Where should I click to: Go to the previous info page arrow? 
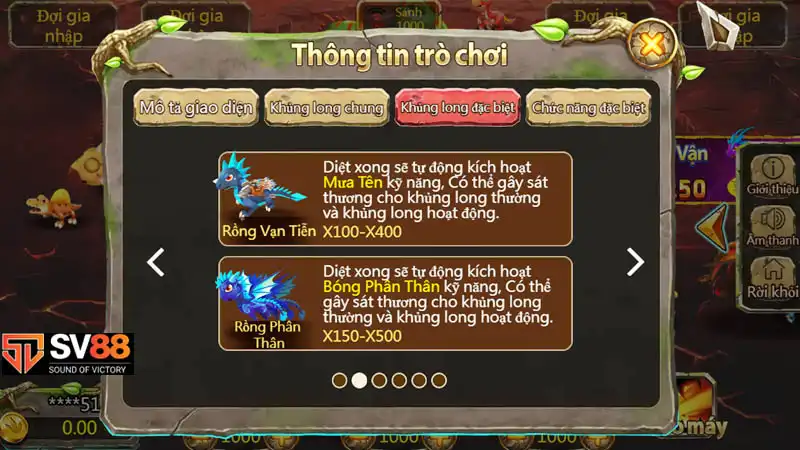tap(156, 262)
